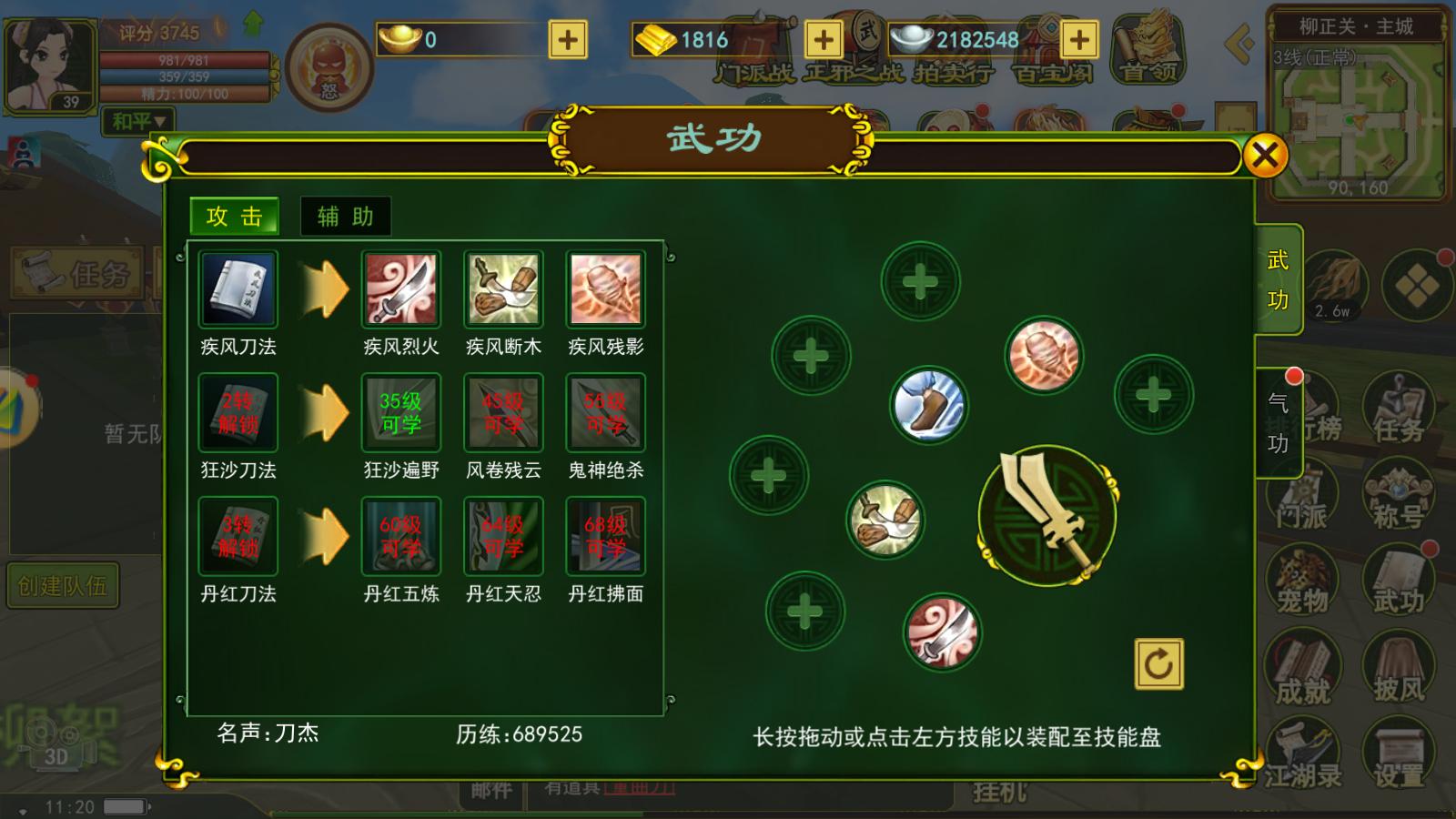This screenshot has height=819, width=1456.
Task: Select the 疾风烈火 skill icon
Action: (401, 289)
